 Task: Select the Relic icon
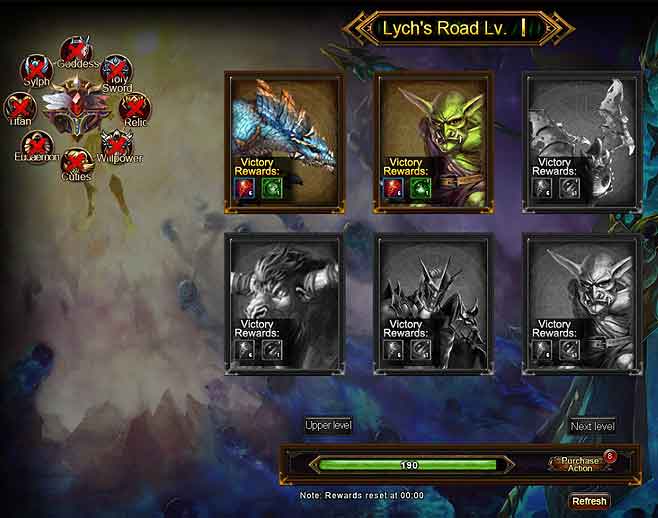134,108
